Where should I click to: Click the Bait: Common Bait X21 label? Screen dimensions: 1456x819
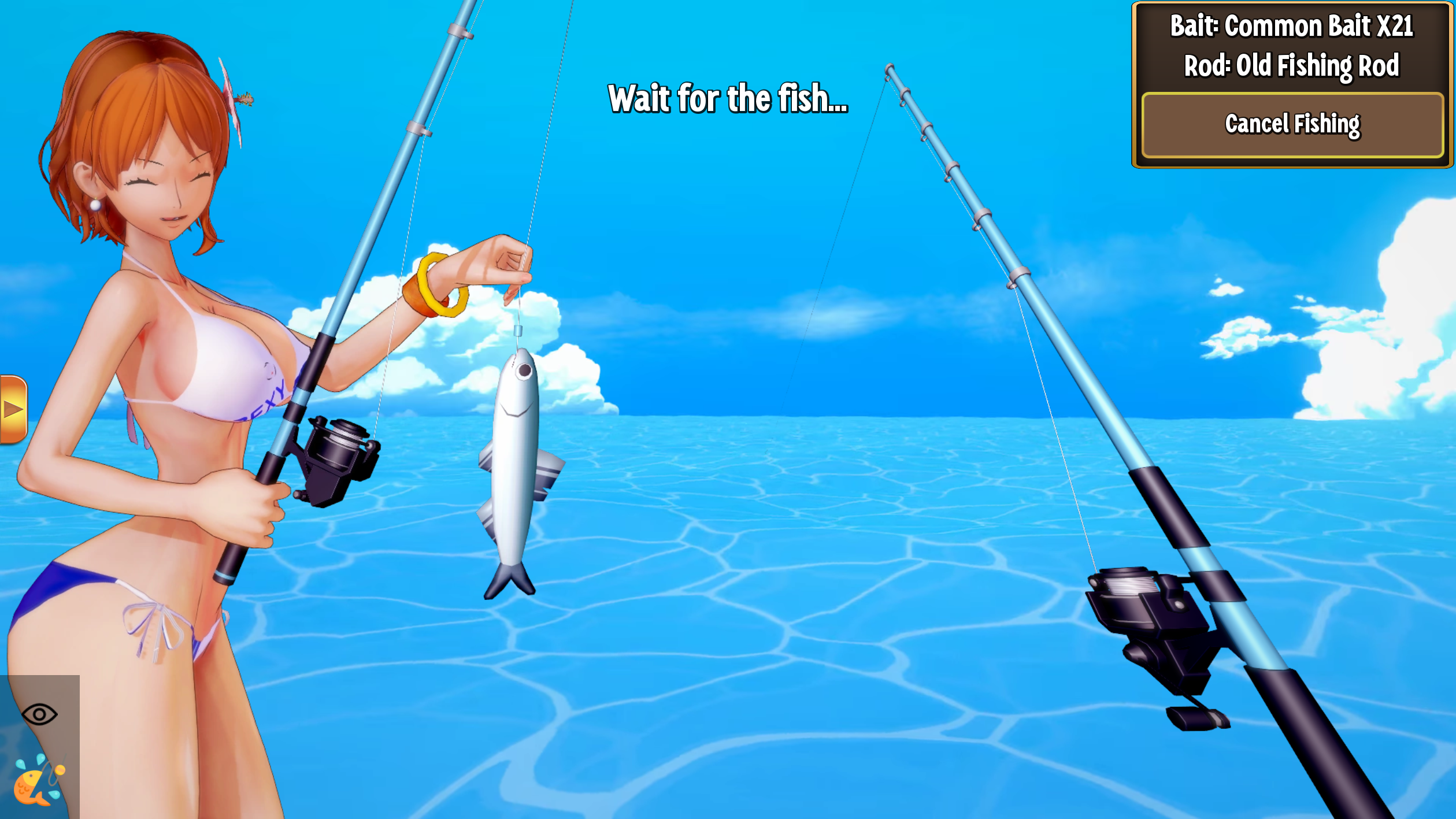pos(1289,27)
